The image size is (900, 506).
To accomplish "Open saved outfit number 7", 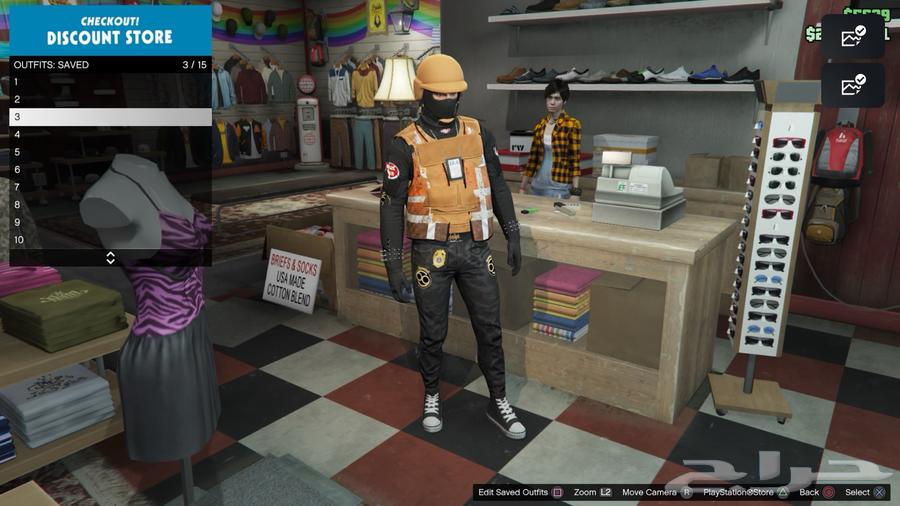I will click(x=110, y=187).
